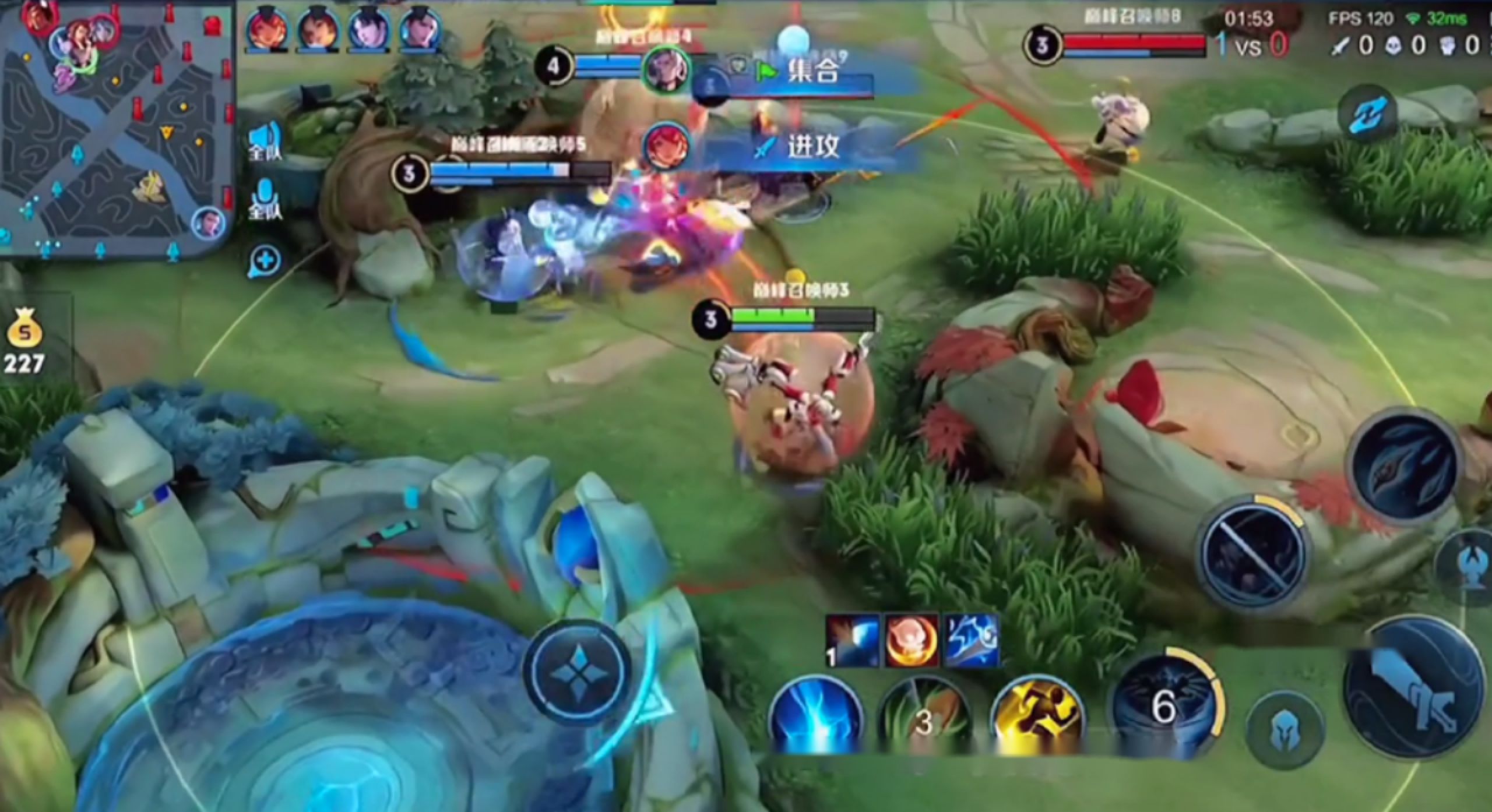Activate the yellow running-figure sprint spell
1492x812 pixels.
[x=1037, y=716]
